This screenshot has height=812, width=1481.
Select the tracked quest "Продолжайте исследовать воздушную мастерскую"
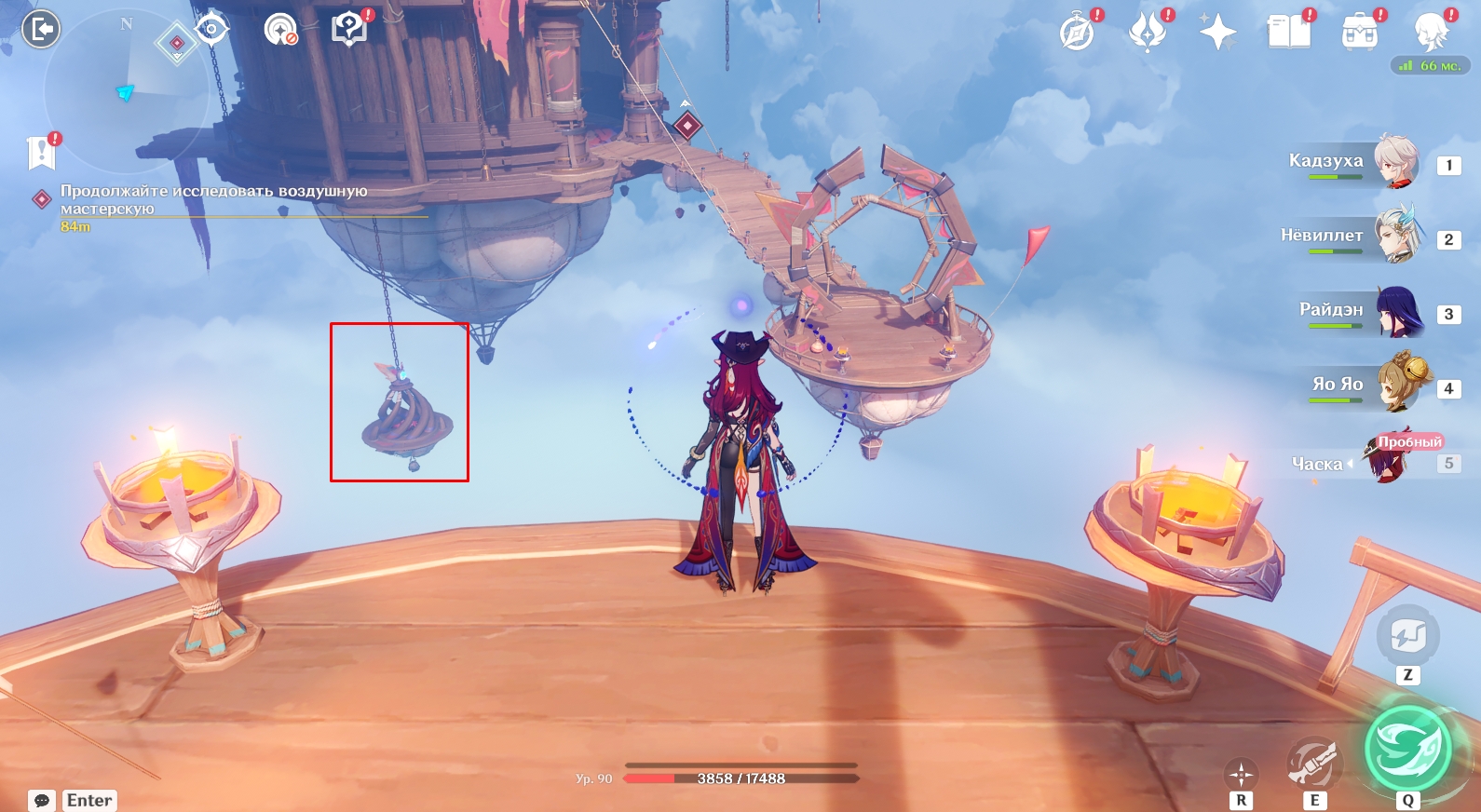(x=213, y=199)
